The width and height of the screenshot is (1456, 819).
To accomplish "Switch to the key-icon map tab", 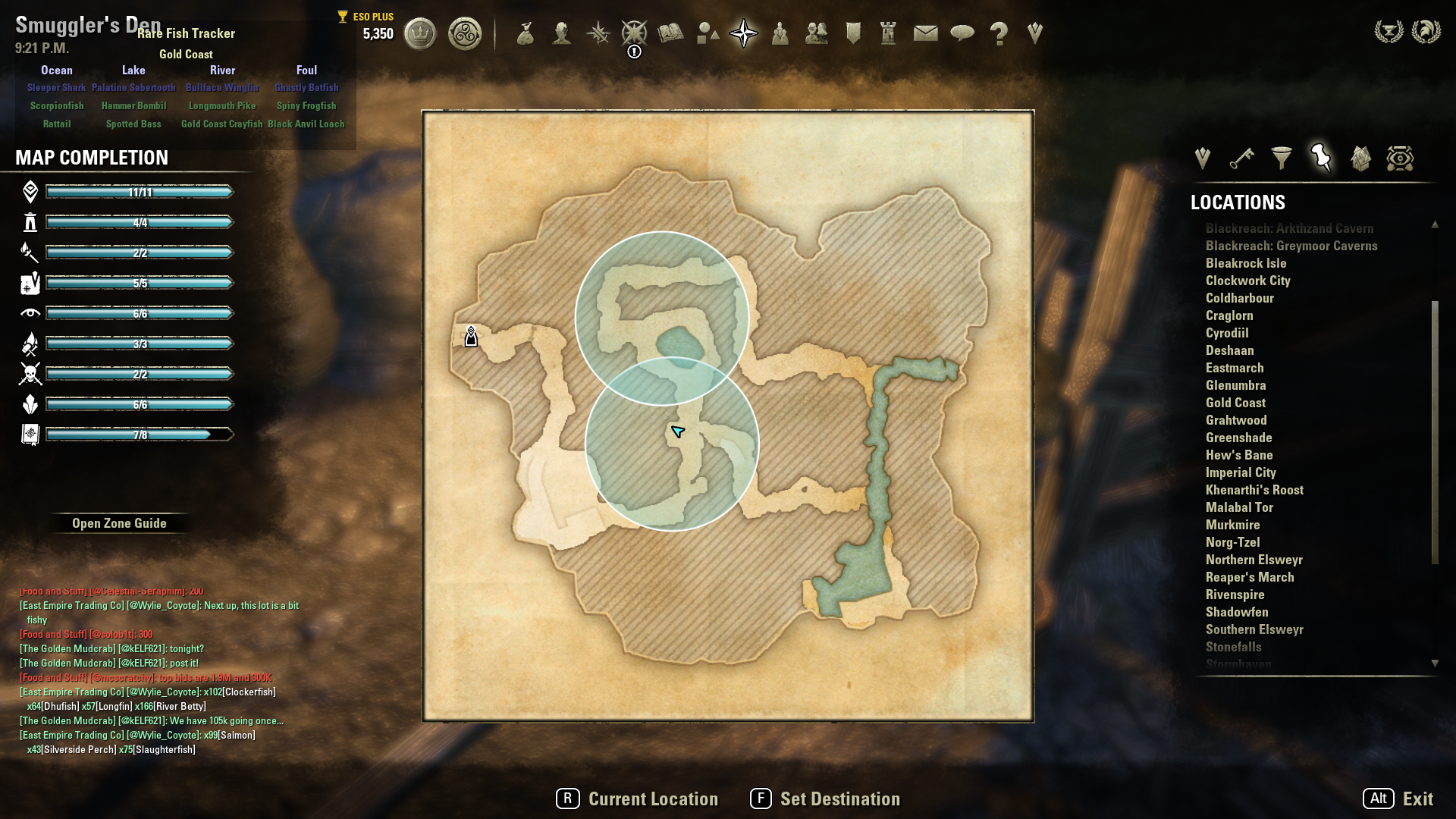I will click(x=1241, y=158).
